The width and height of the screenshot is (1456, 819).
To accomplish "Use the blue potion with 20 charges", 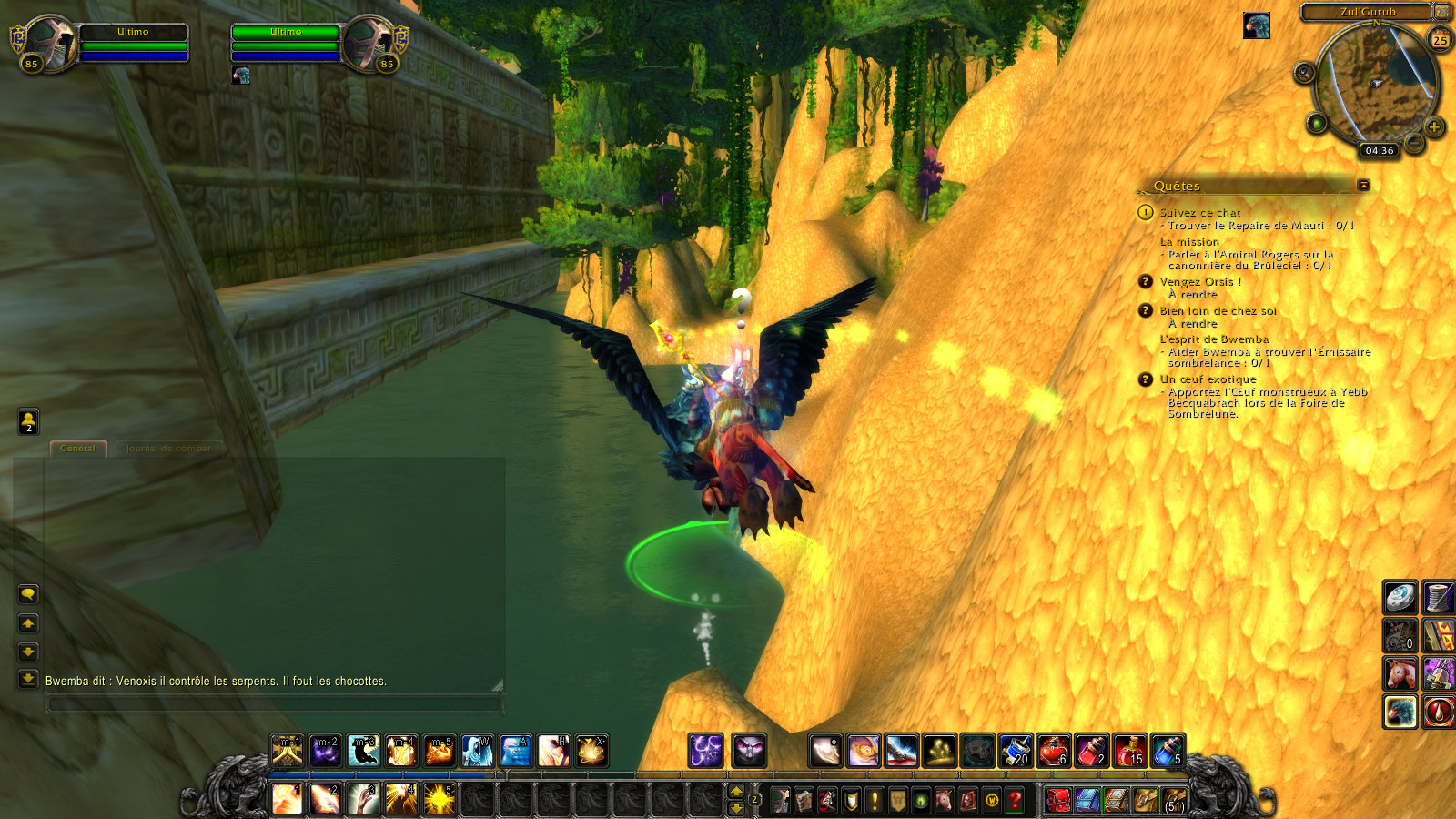I will (x=1016, y=751).
